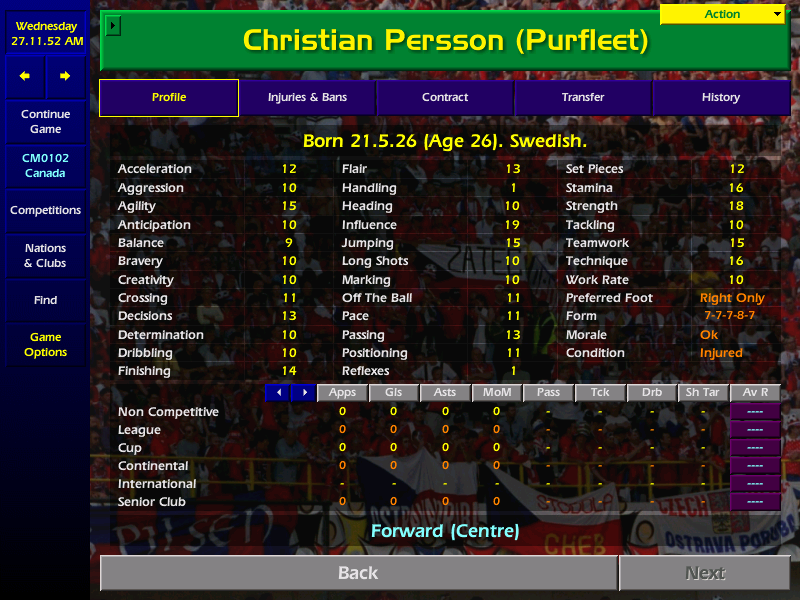Open the Find search option
800x600 pixels.
coord(45,300)
